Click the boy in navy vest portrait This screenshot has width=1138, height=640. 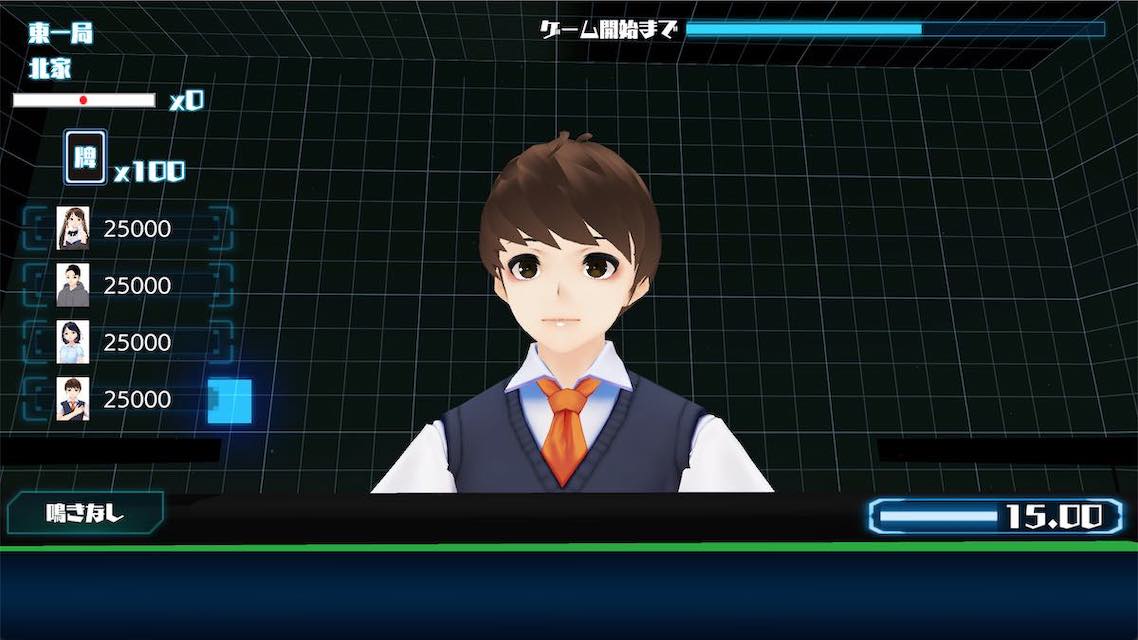[73, 399]
